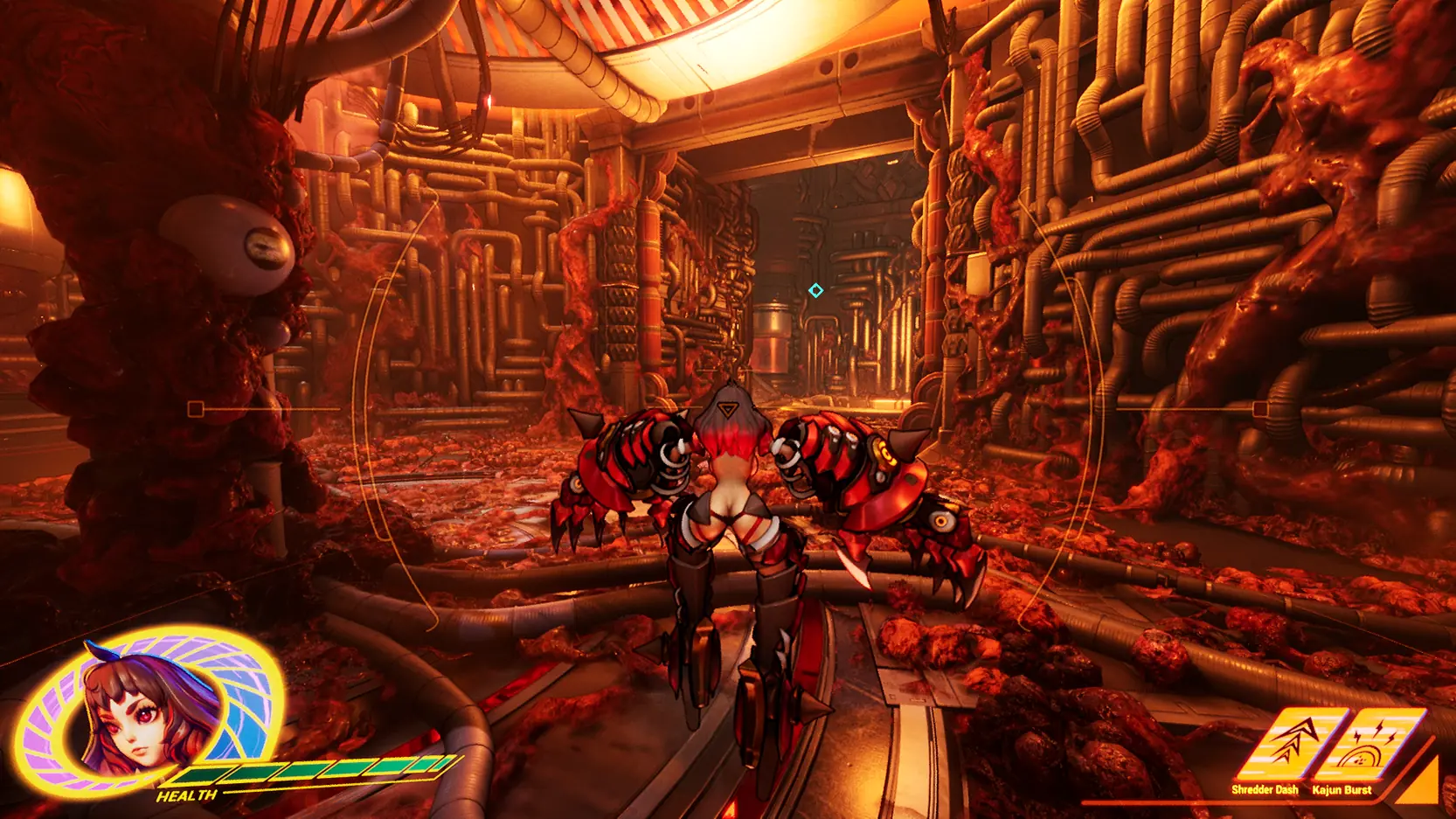Activate the Shredder Dash ability icon

click(1288, 745)
